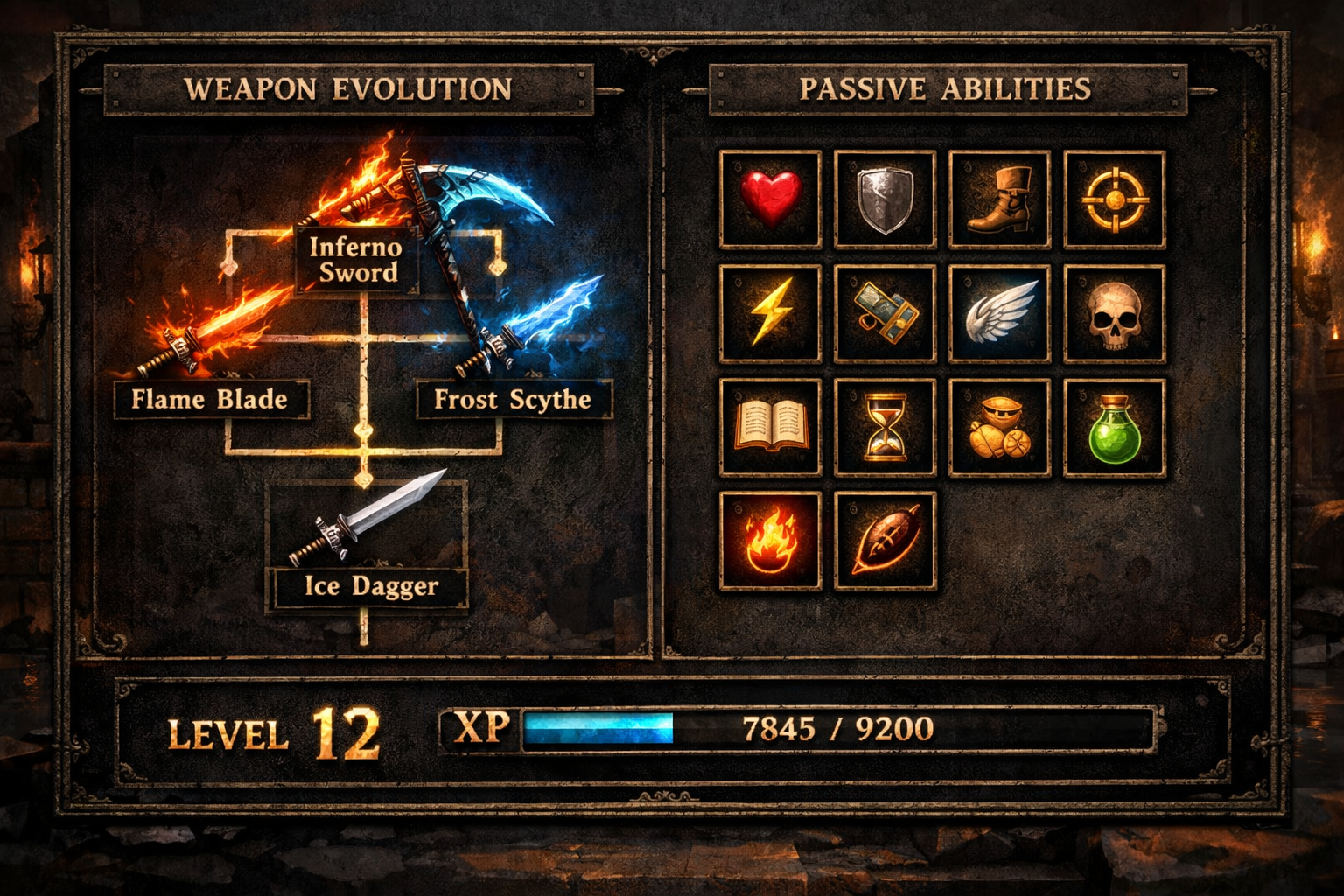Open the spellbook passive ability

[x=770, y=428]
